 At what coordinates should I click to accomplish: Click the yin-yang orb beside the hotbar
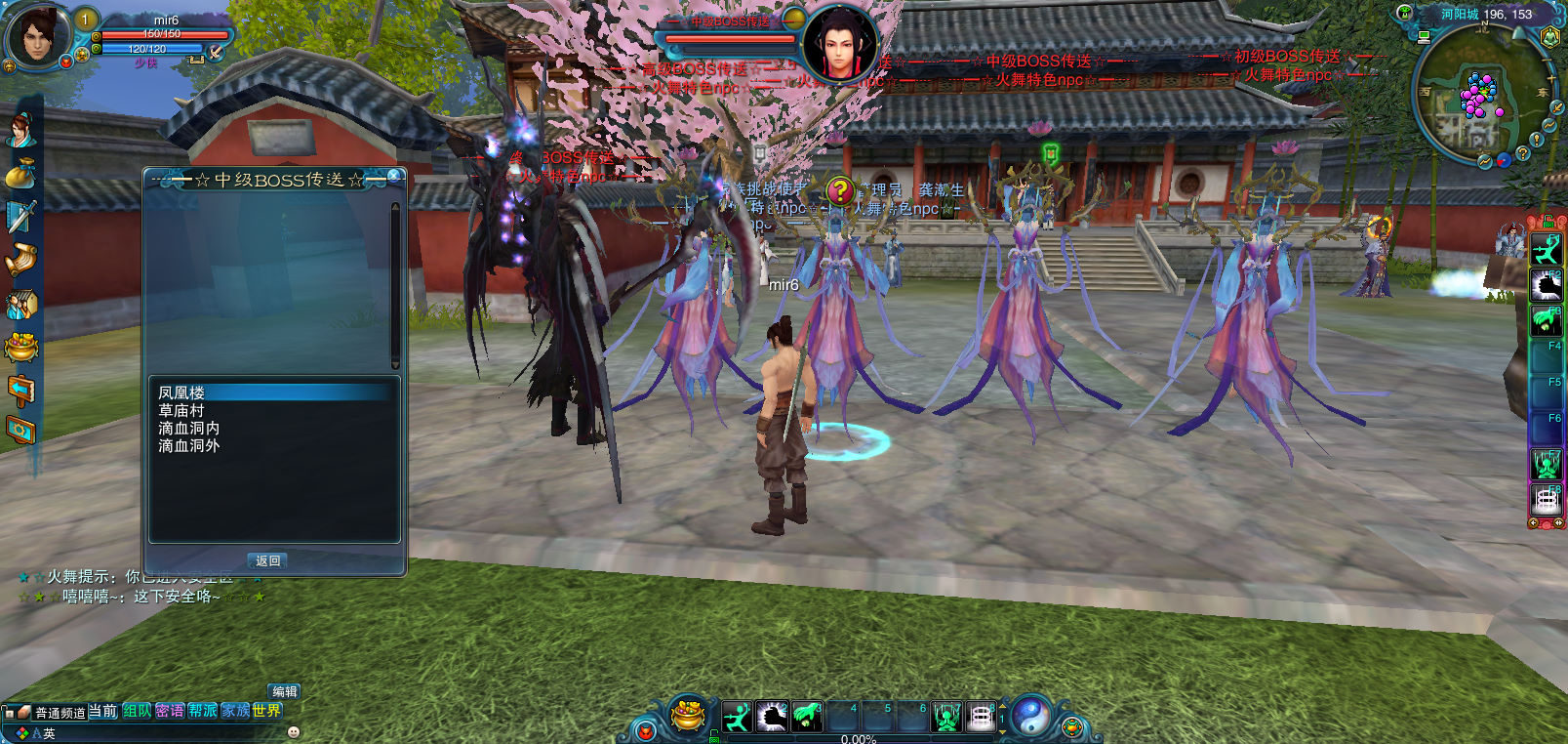[x=1029, y=717]
